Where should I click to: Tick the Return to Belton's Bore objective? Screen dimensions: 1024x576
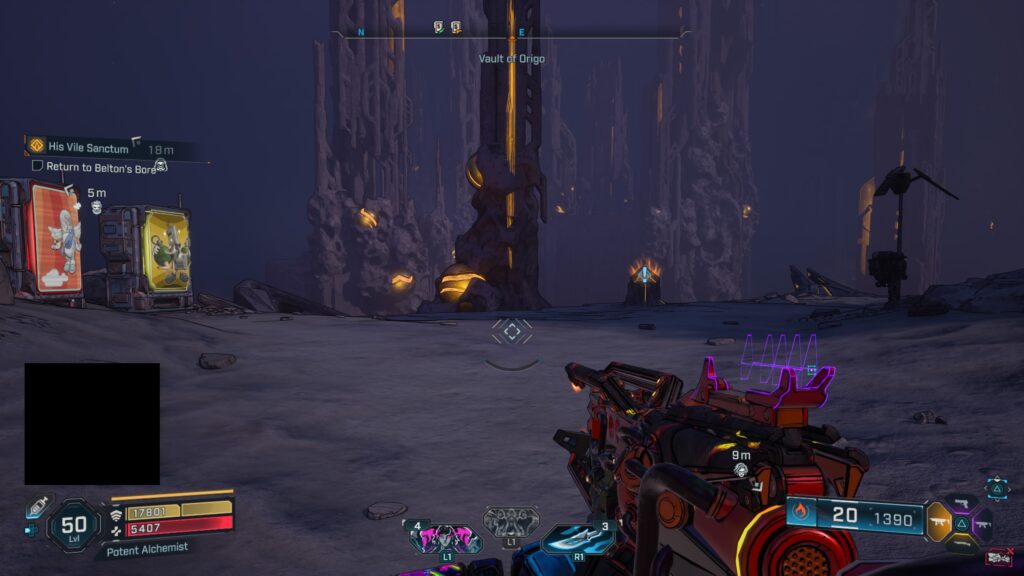tap(38, 165)
